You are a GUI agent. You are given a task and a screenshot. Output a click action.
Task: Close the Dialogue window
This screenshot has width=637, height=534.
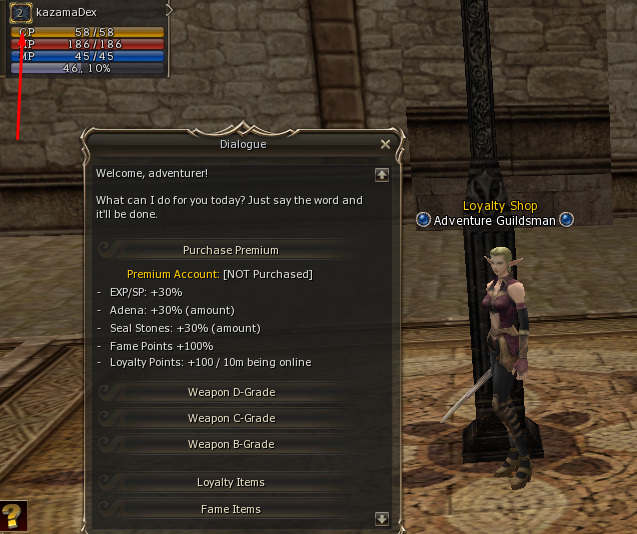(386, 144)
